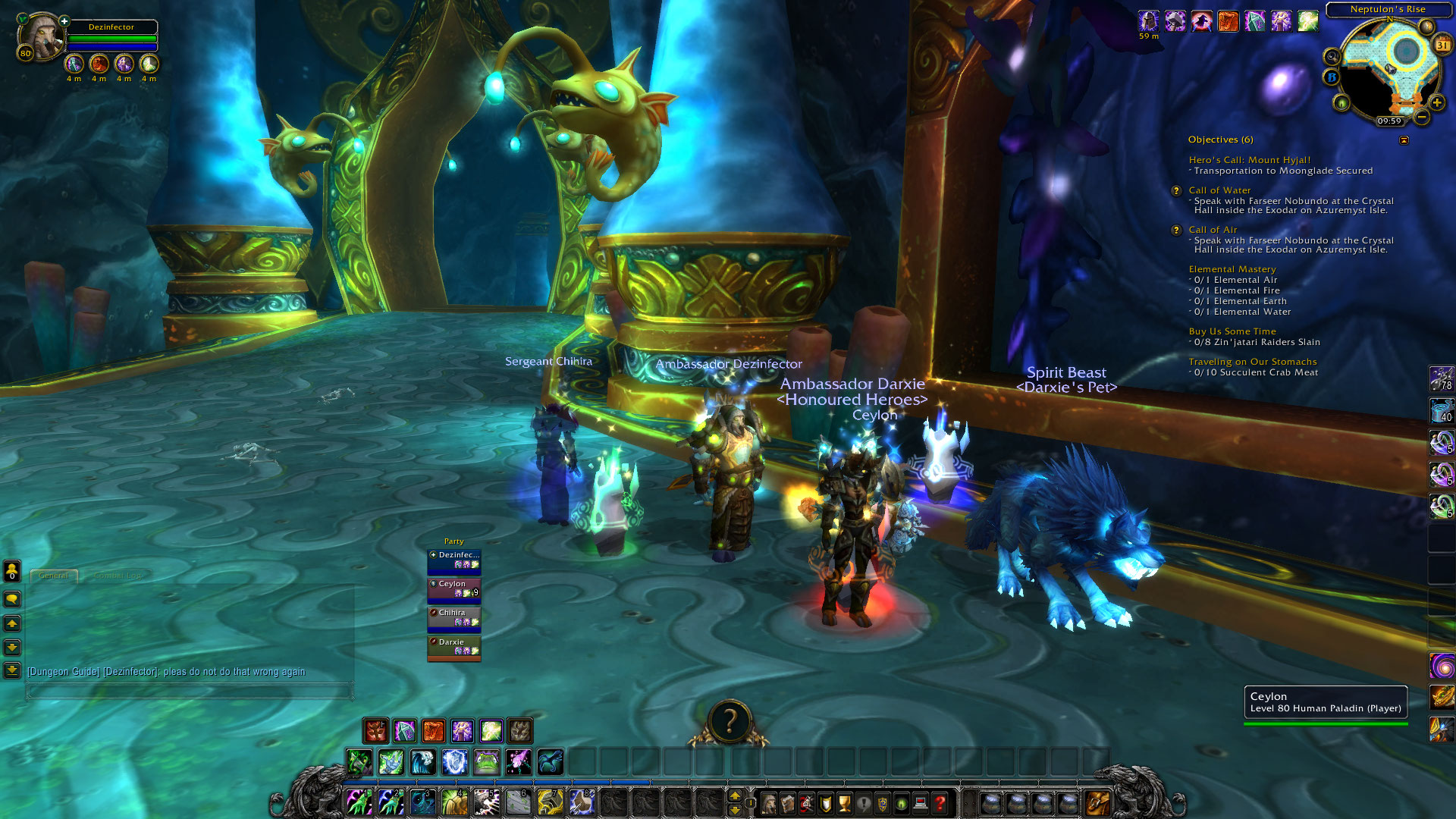The width and height of the screenshot is (1456, 819).
Task: Click the chat speech bubble menu
Action: [12, 599]
